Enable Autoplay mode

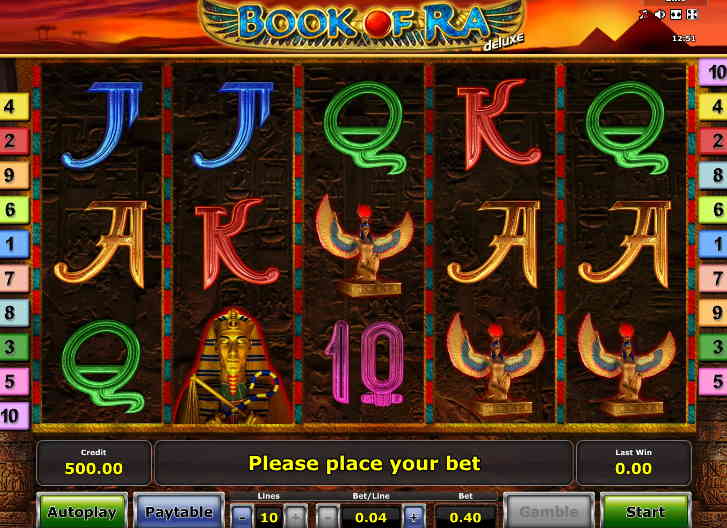82,512
